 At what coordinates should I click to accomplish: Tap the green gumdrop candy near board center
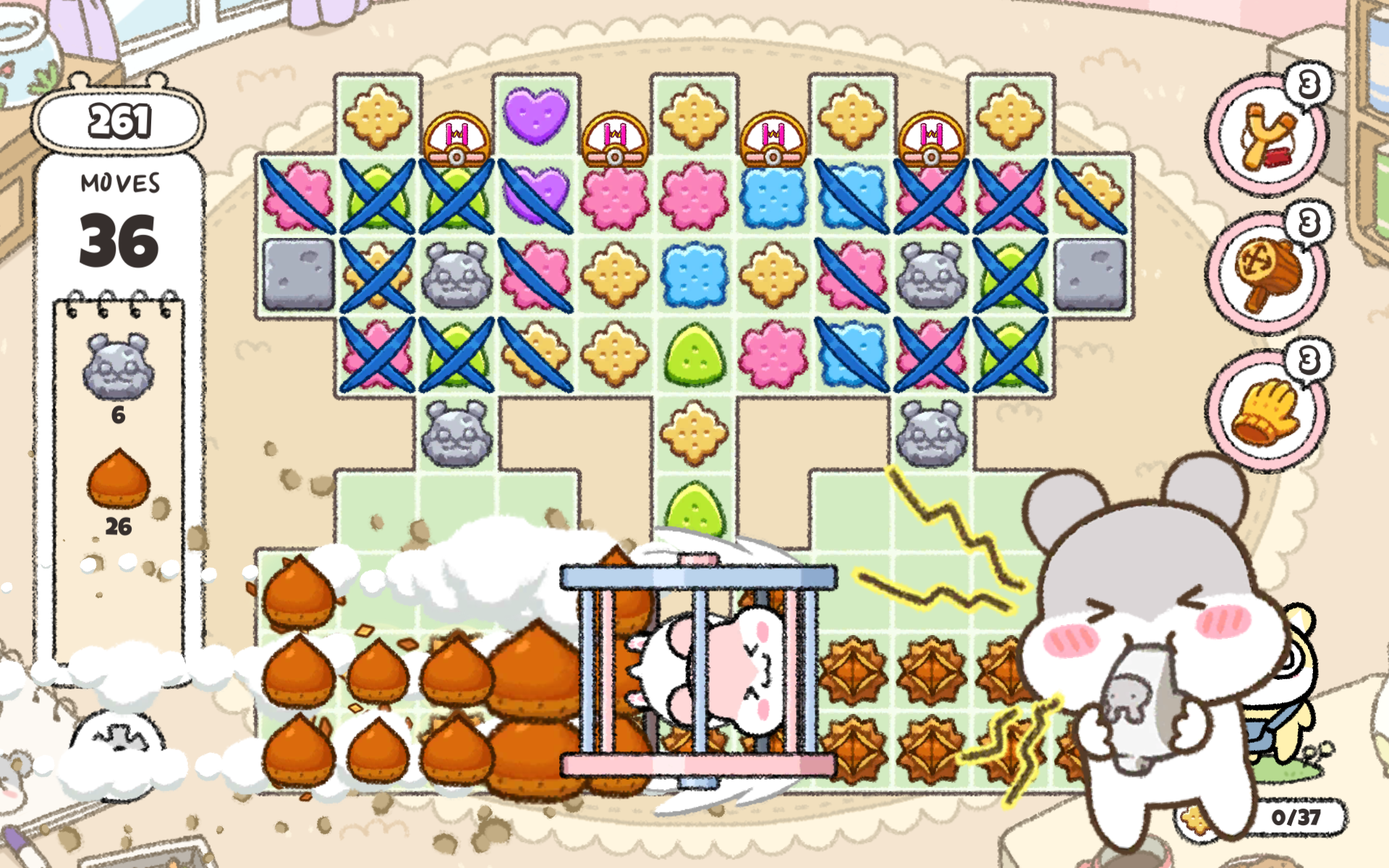tap(694, 356)
